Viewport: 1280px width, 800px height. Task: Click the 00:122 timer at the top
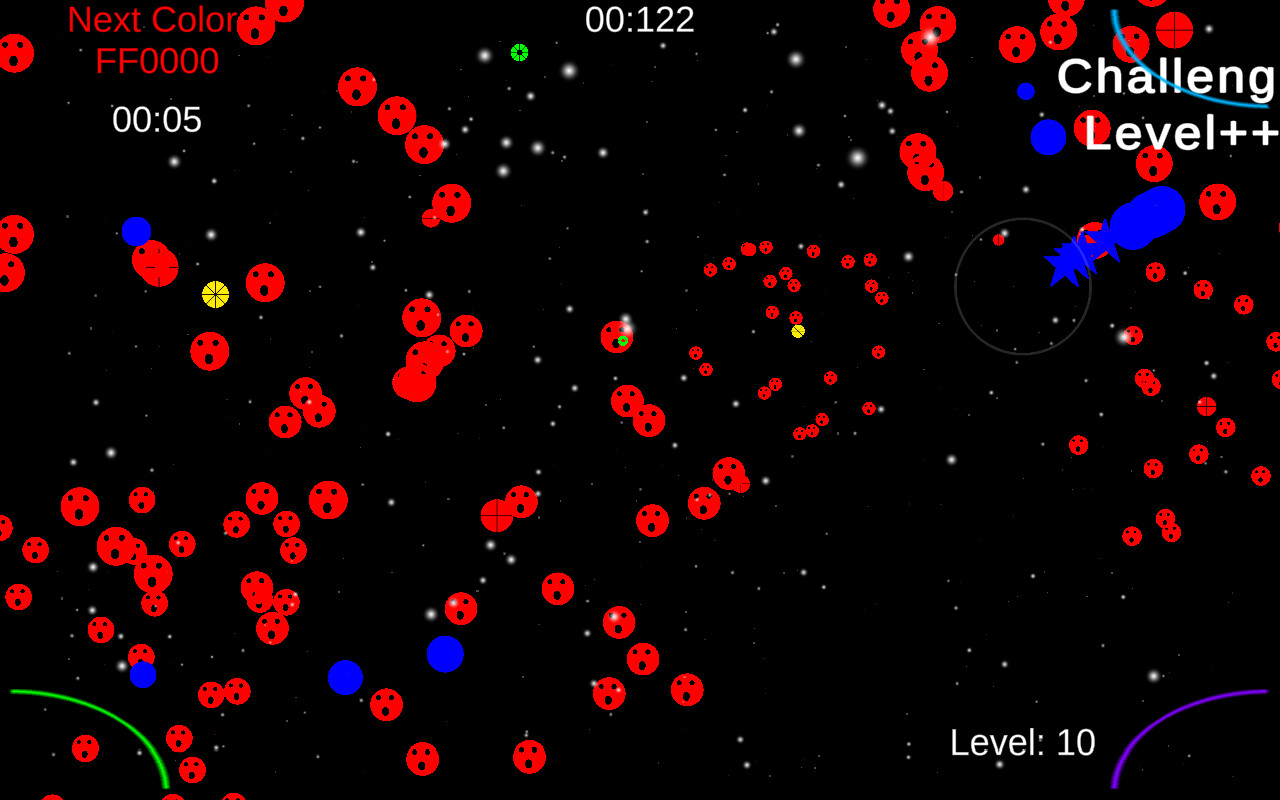(x=640, y=18)
